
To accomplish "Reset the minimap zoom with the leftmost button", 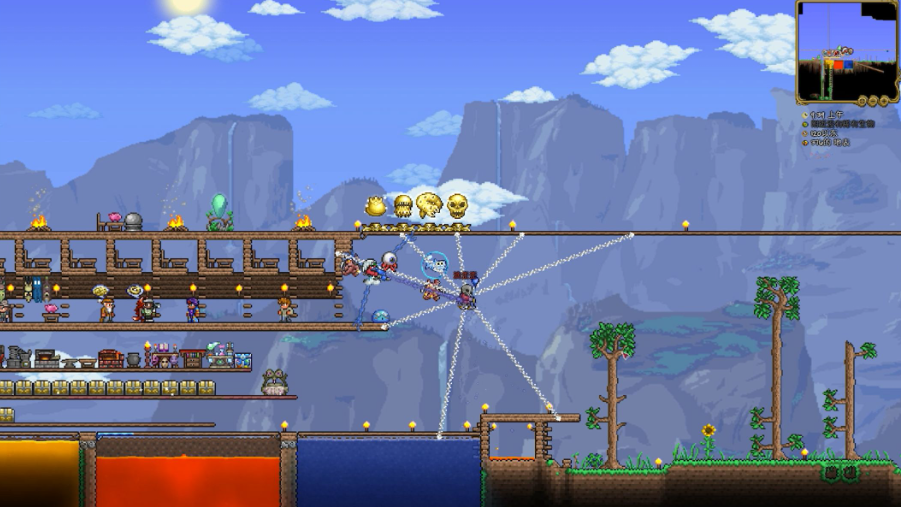I will pos(862,101).
